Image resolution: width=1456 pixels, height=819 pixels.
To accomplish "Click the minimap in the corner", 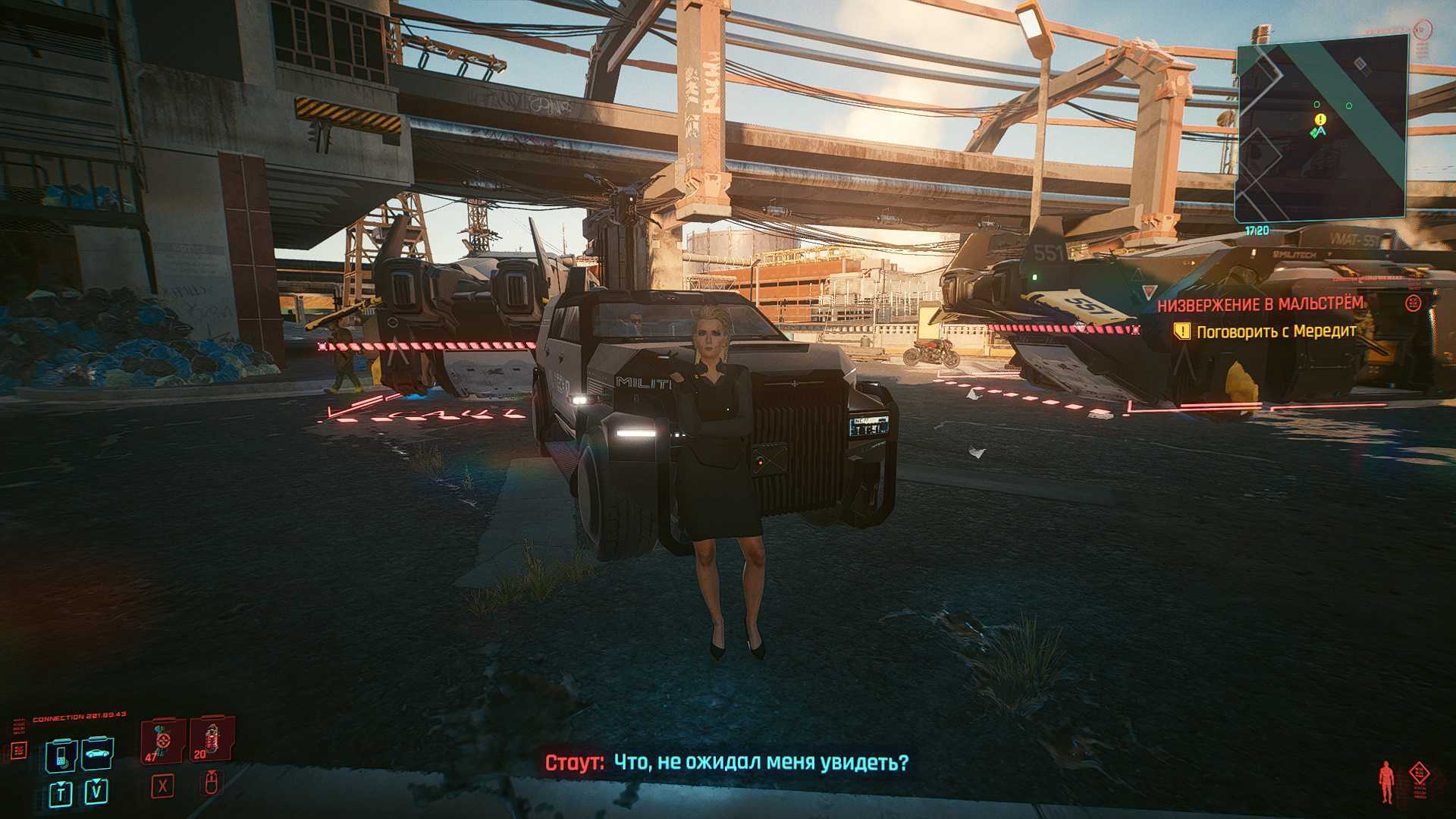I will pyautogui.click(x=1323, y=129).
